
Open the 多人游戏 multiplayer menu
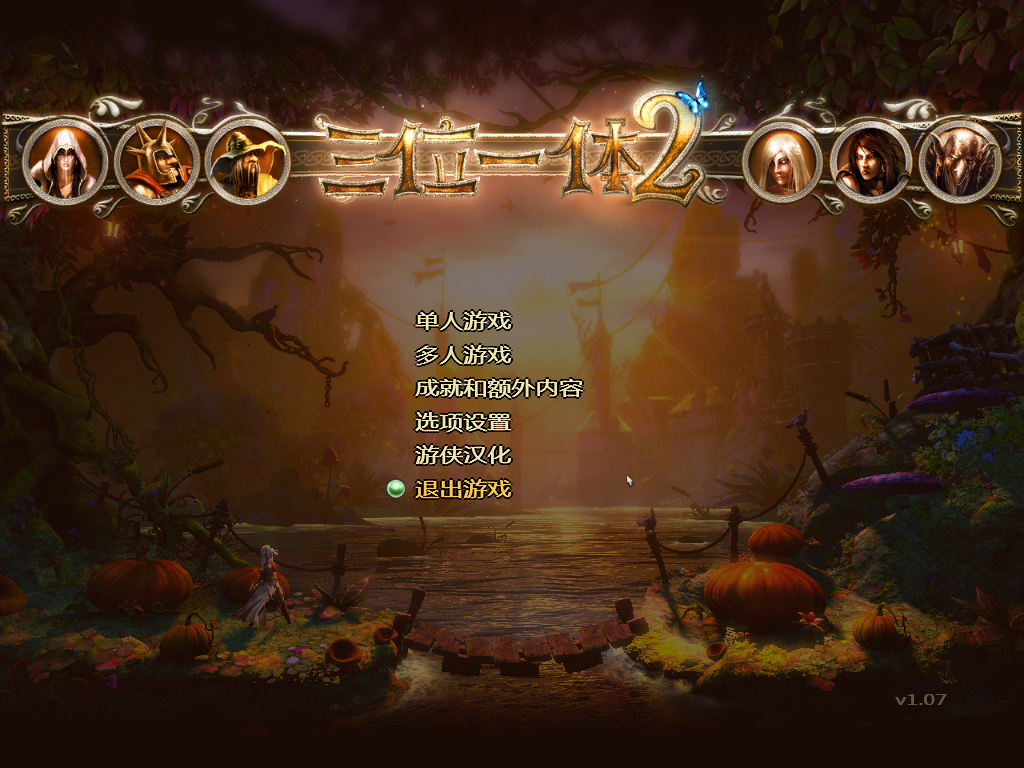[462, 355]
